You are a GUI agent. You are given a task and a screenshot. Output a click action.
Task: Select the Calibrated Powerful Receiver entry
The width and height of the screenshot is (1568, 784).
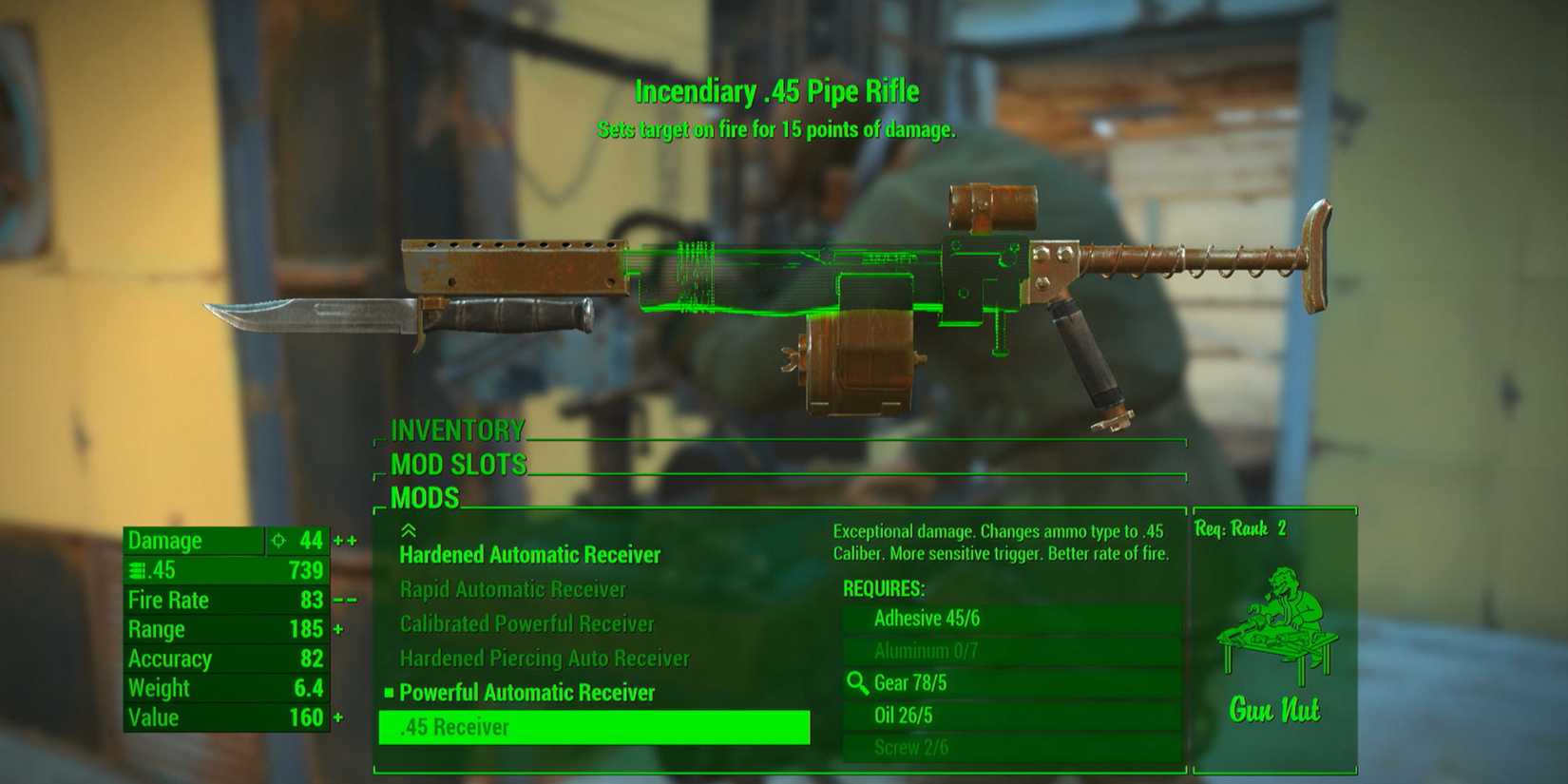point(527,623)
